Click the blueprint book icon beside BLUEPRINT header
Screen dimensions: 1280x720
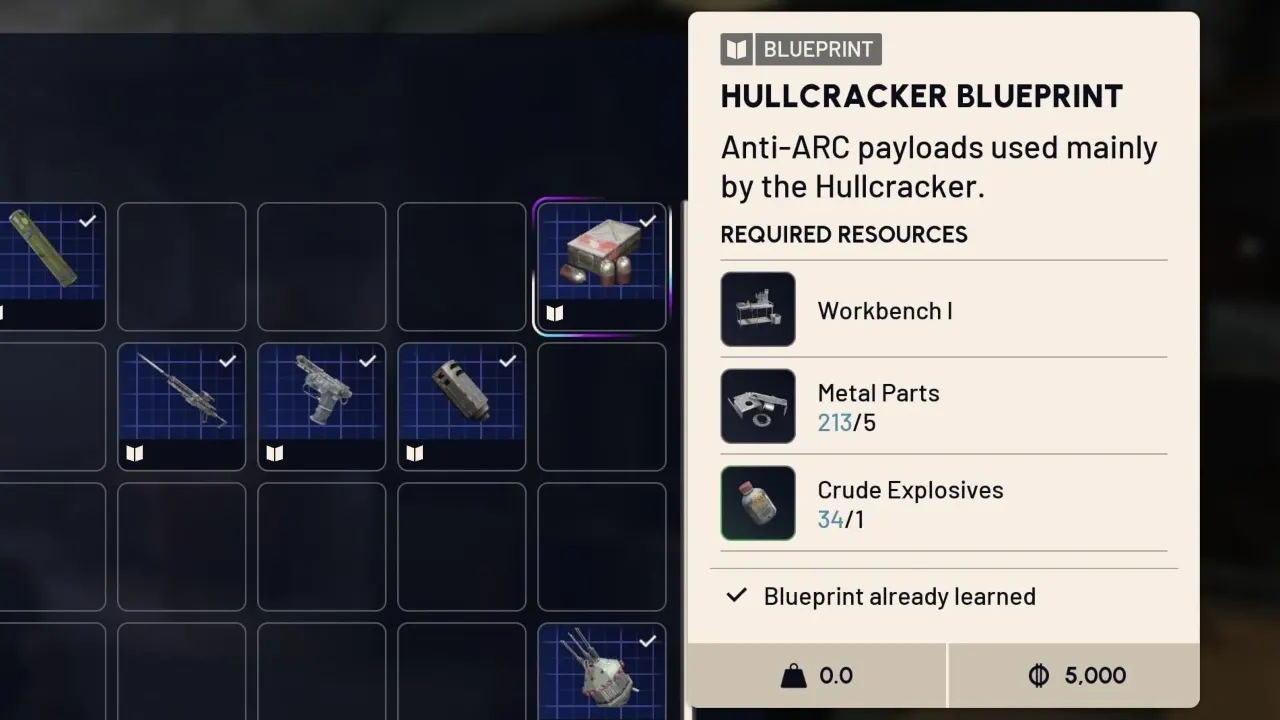point(736,48)
